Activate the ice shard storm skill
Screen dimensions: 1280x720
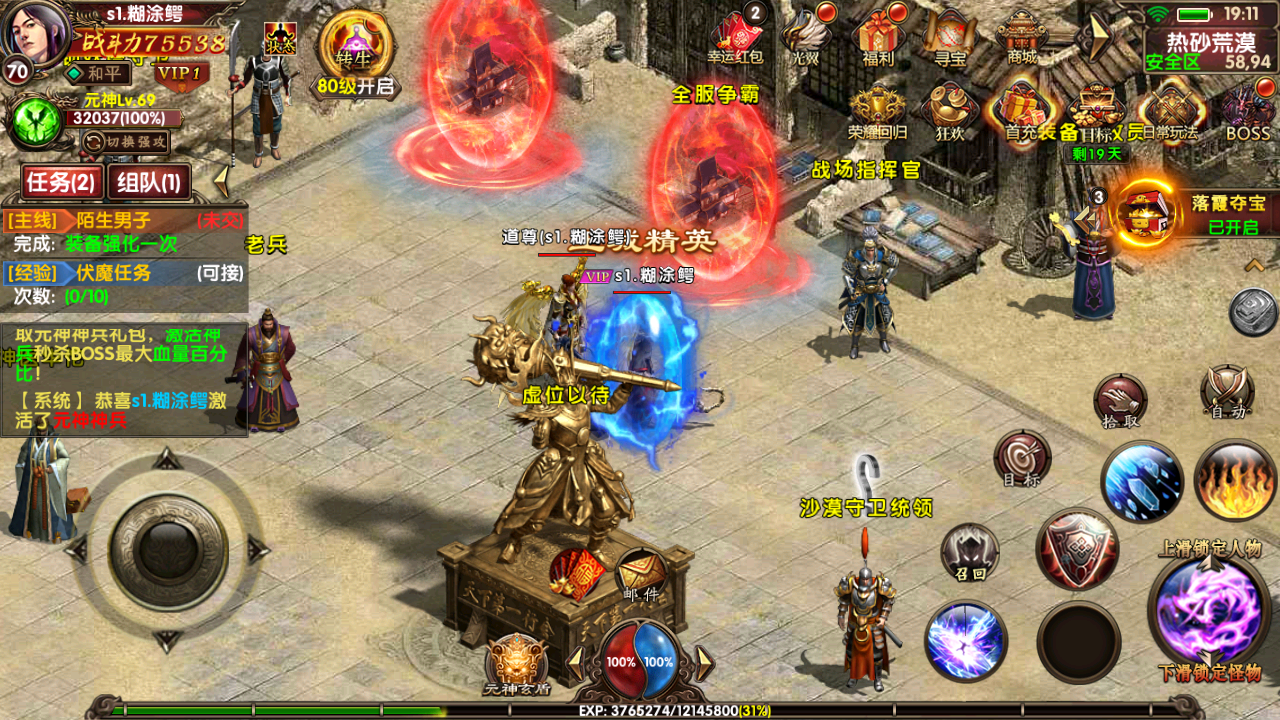pyautogui.click(x=1143, y=481)
